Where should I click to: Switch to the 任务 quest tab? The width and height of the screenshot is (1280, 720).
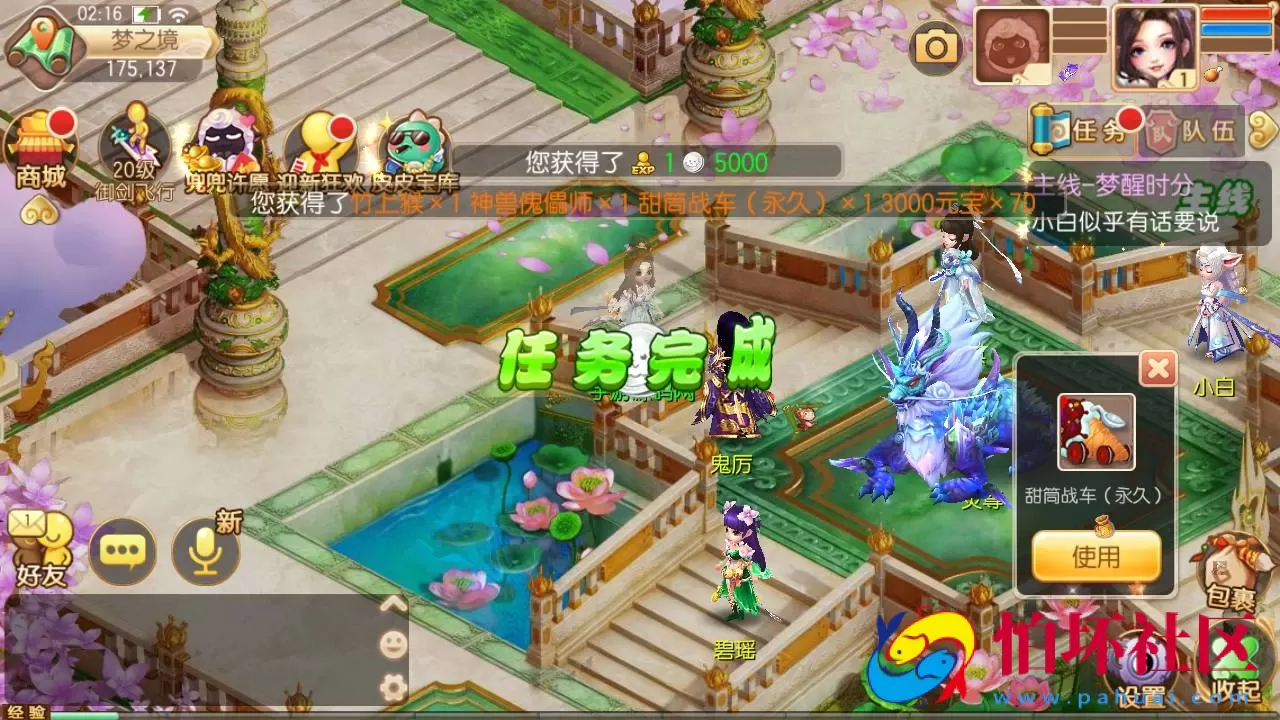[1095, 128]
